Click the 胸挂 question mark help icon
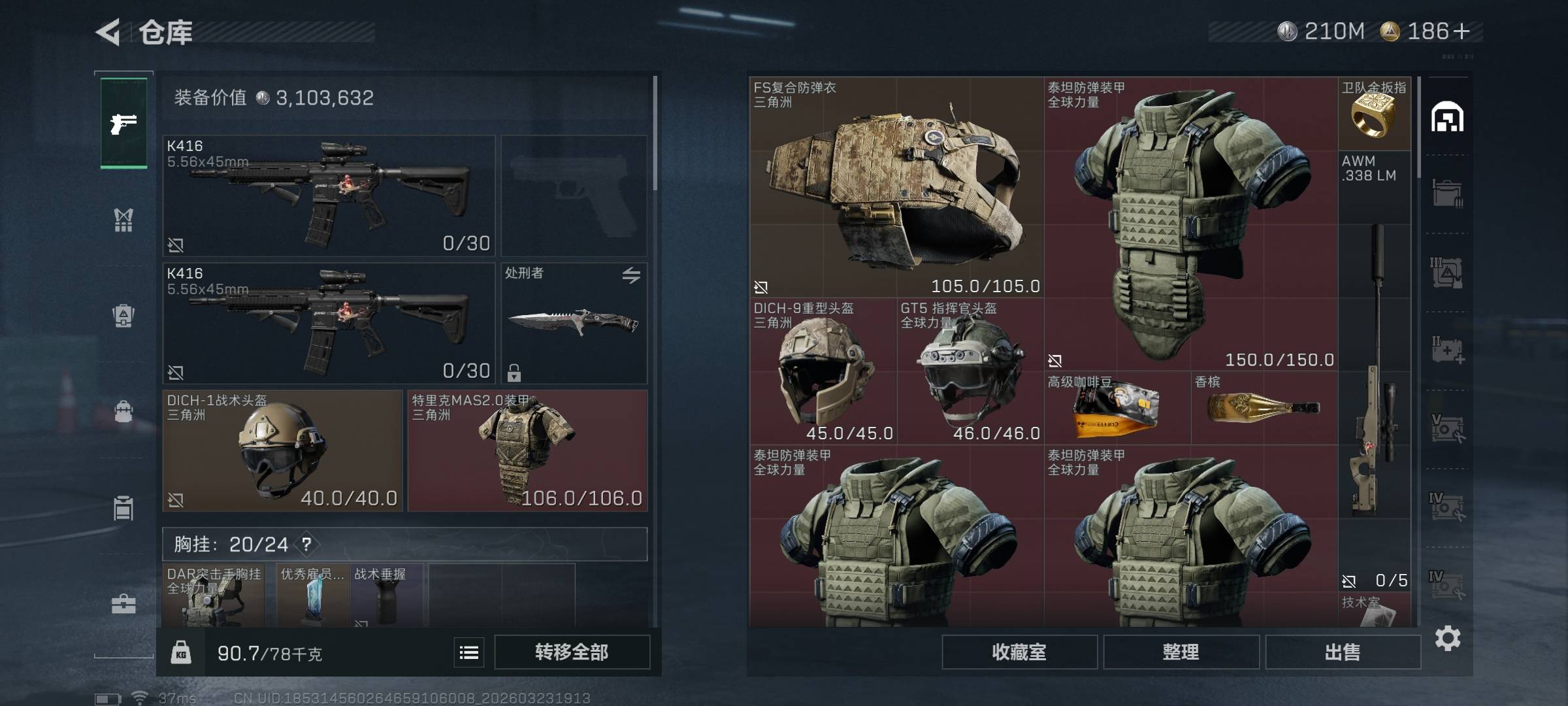 click(x=306, y=544)
